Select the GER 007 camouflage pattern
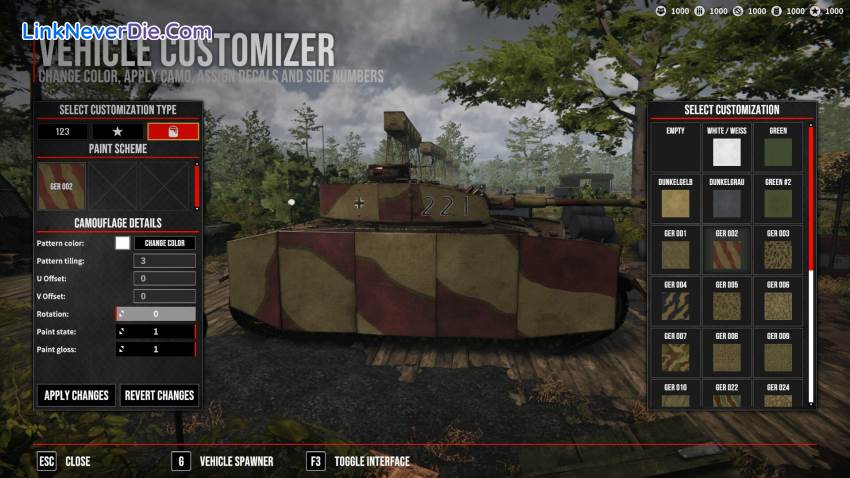Viewport: 850px width, 478px height. coord(675,352)
